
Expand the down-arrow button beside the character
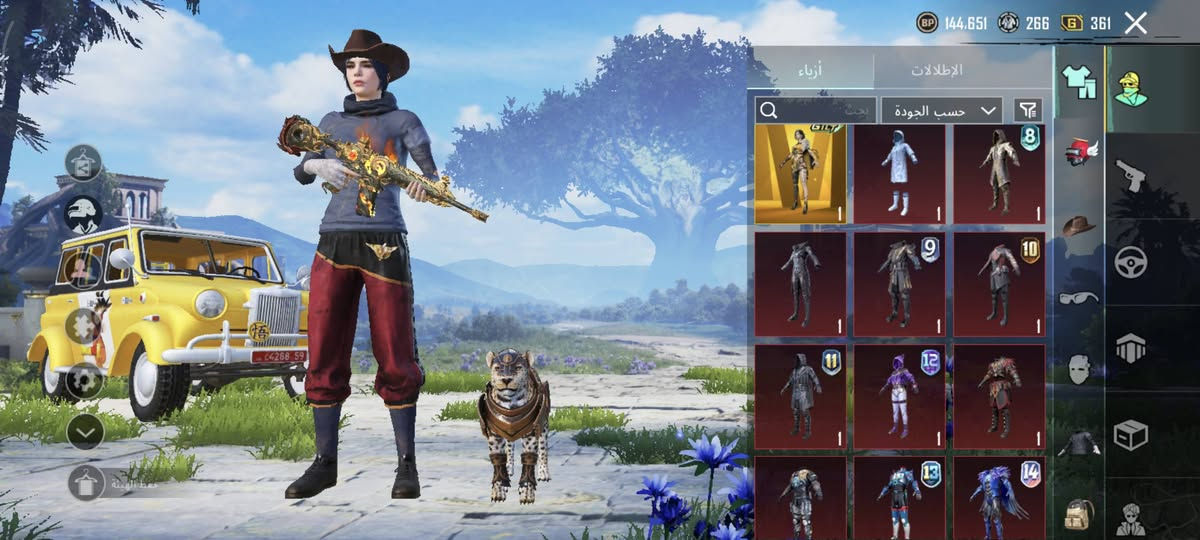pos(85,431)
